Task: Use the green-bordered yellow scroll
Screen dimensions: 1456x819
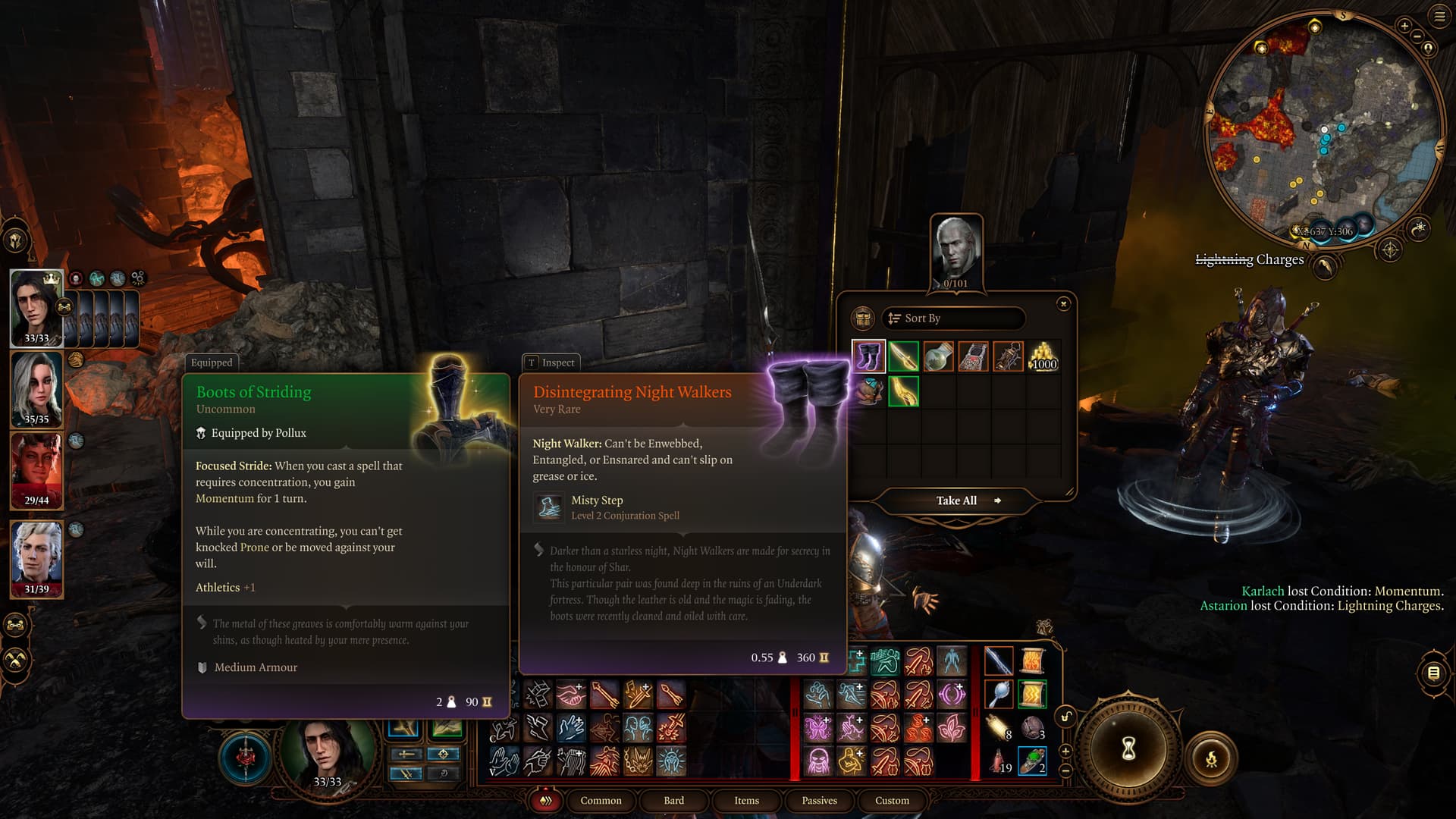Action: [x=1032, y=694]
